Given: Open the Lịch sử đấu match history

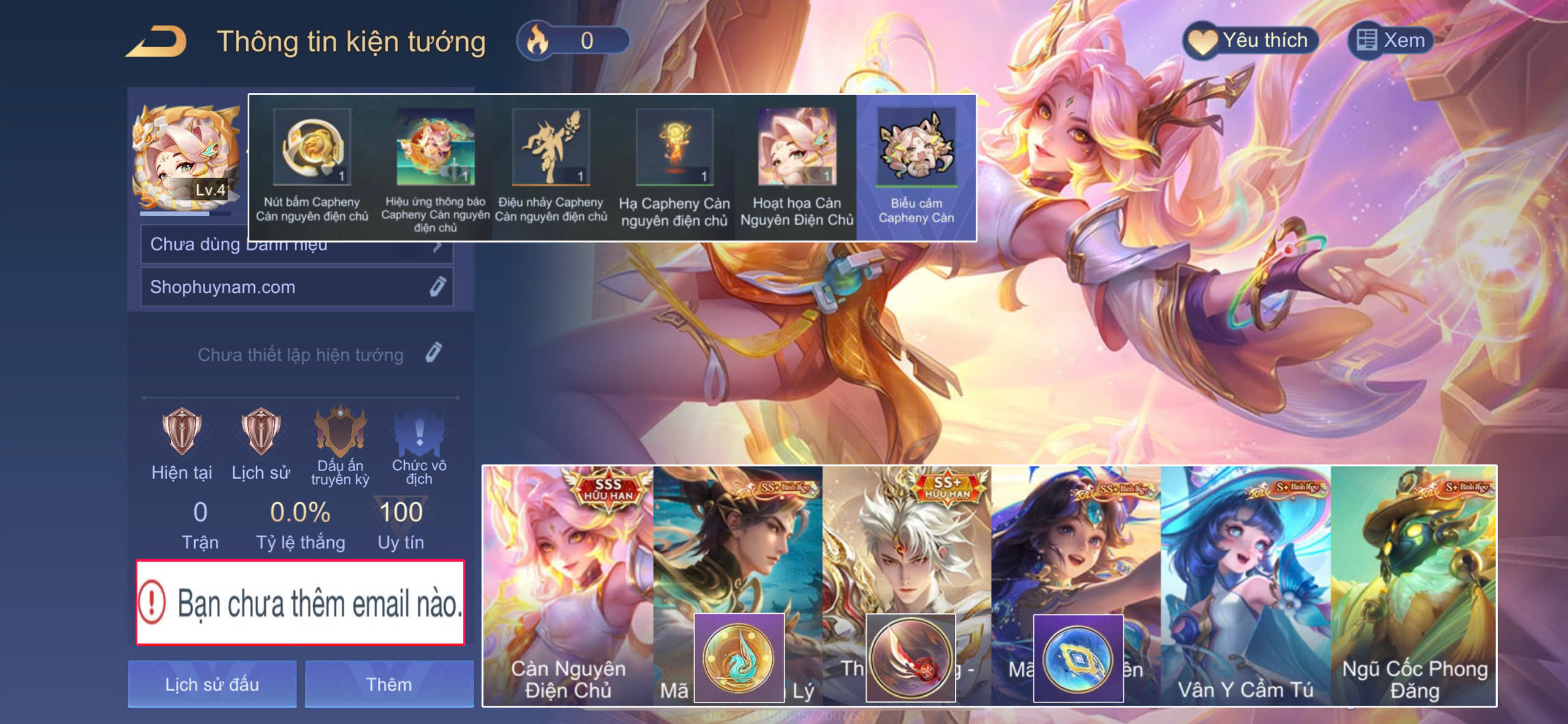Looking at the screenshot, I should pos(212,684).
